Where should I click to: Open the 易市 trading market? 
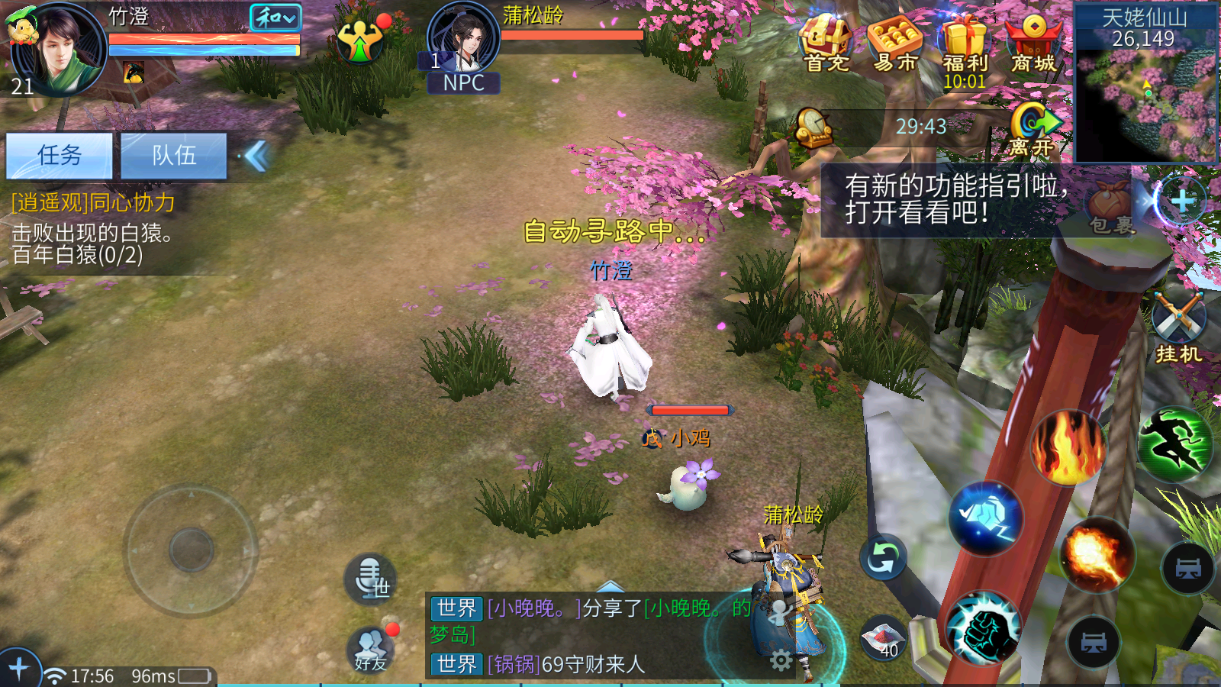(x=894, y=43)
